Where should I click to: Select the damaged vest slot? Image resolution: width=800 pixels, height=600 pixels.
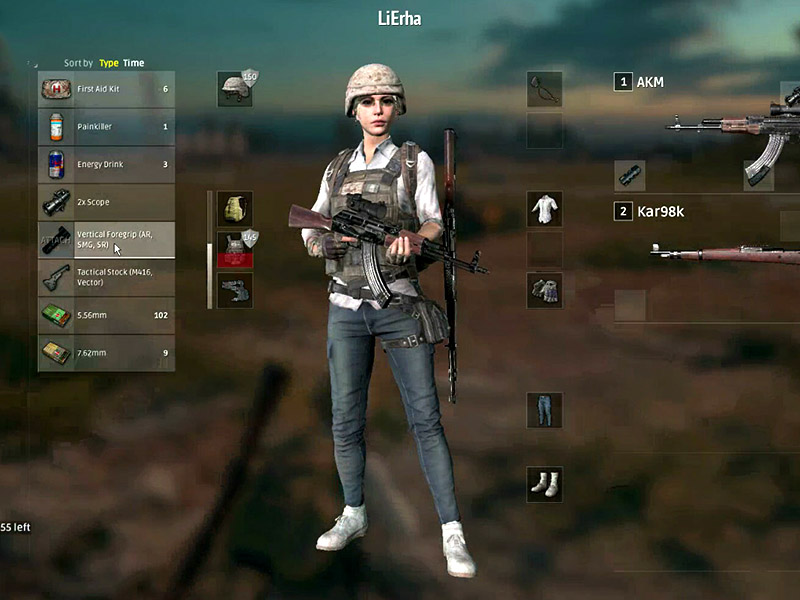[x=235, y=250]
